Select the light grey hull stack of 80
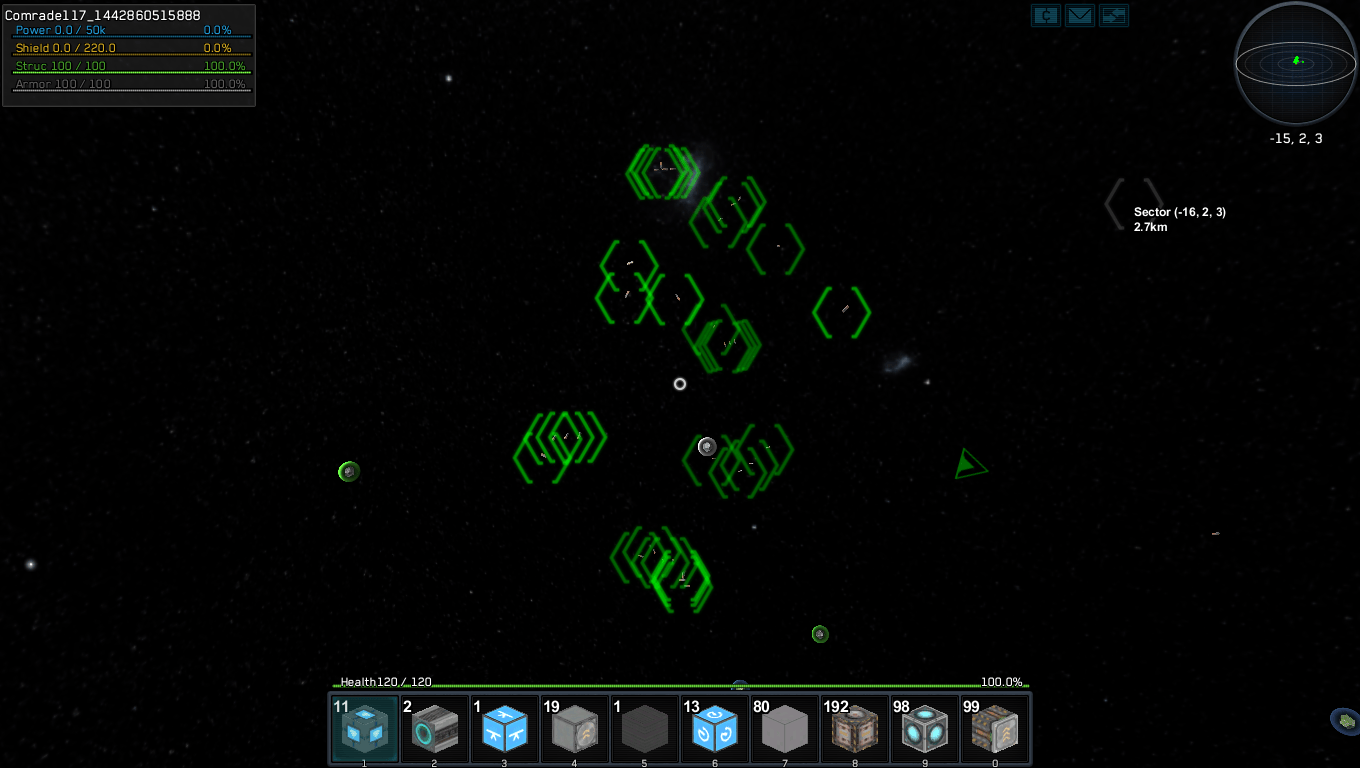The height and width of the screenshot is (768, 1360). pos(785,729)
